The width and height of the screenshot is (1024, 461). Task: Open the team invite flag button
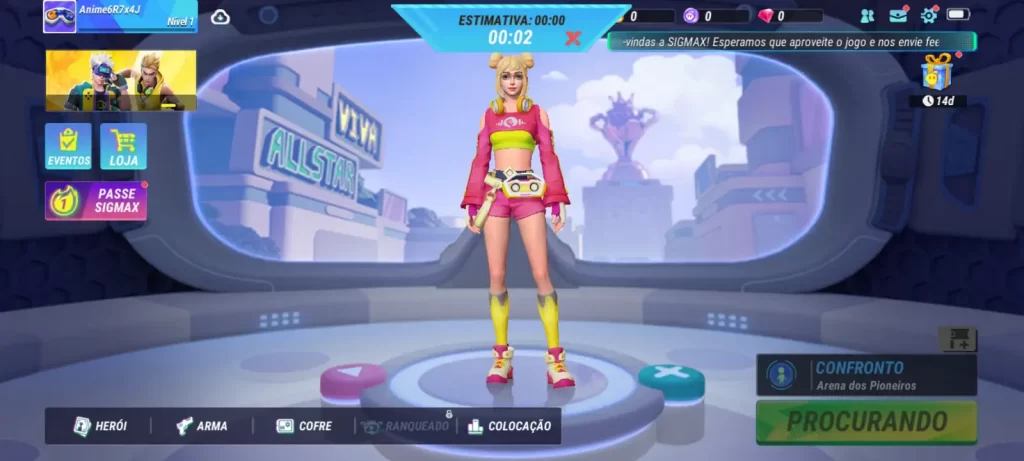[957, 339]
